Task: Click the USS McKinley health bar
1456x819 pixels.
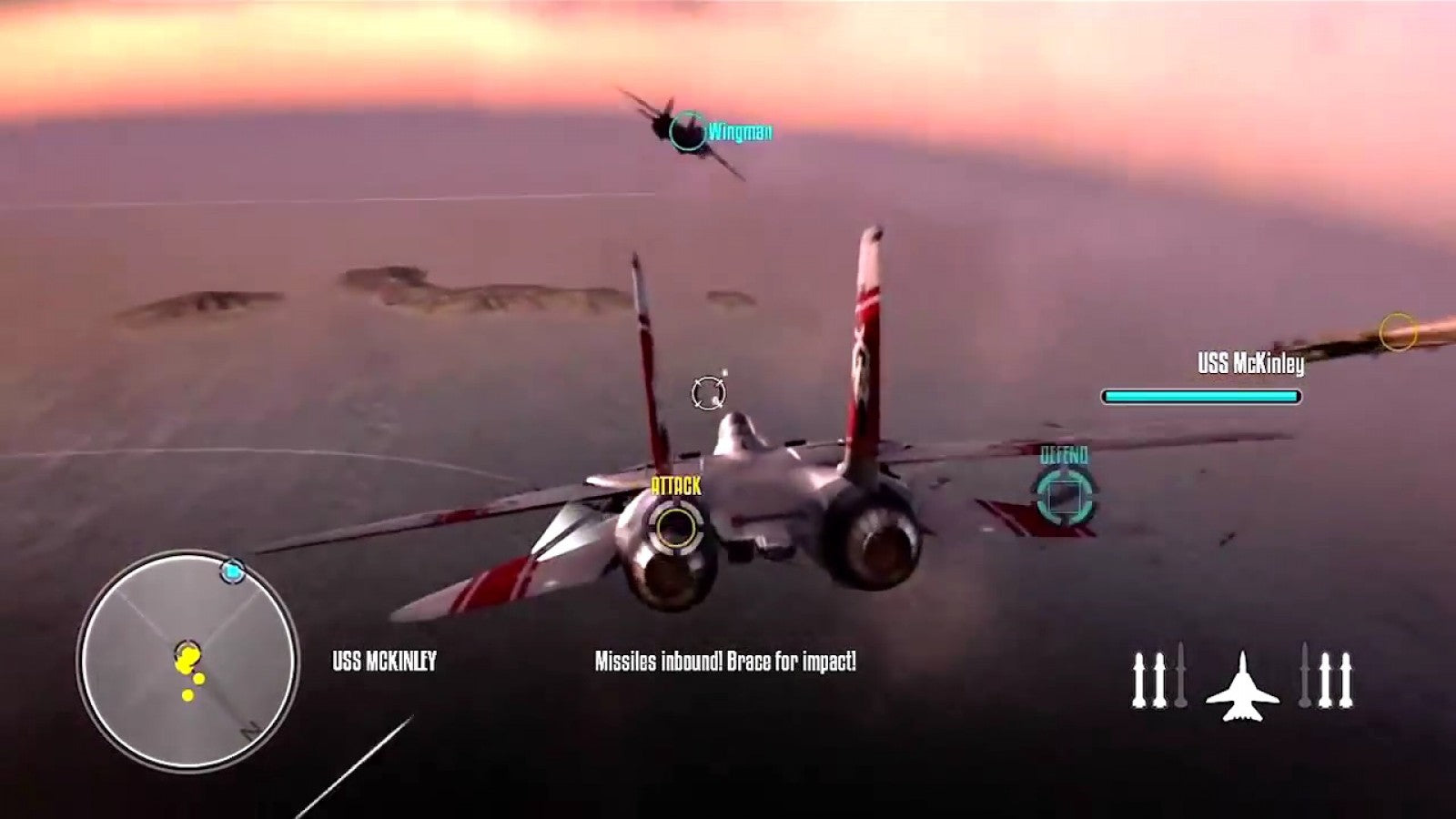Action: tap(1199, 396)
